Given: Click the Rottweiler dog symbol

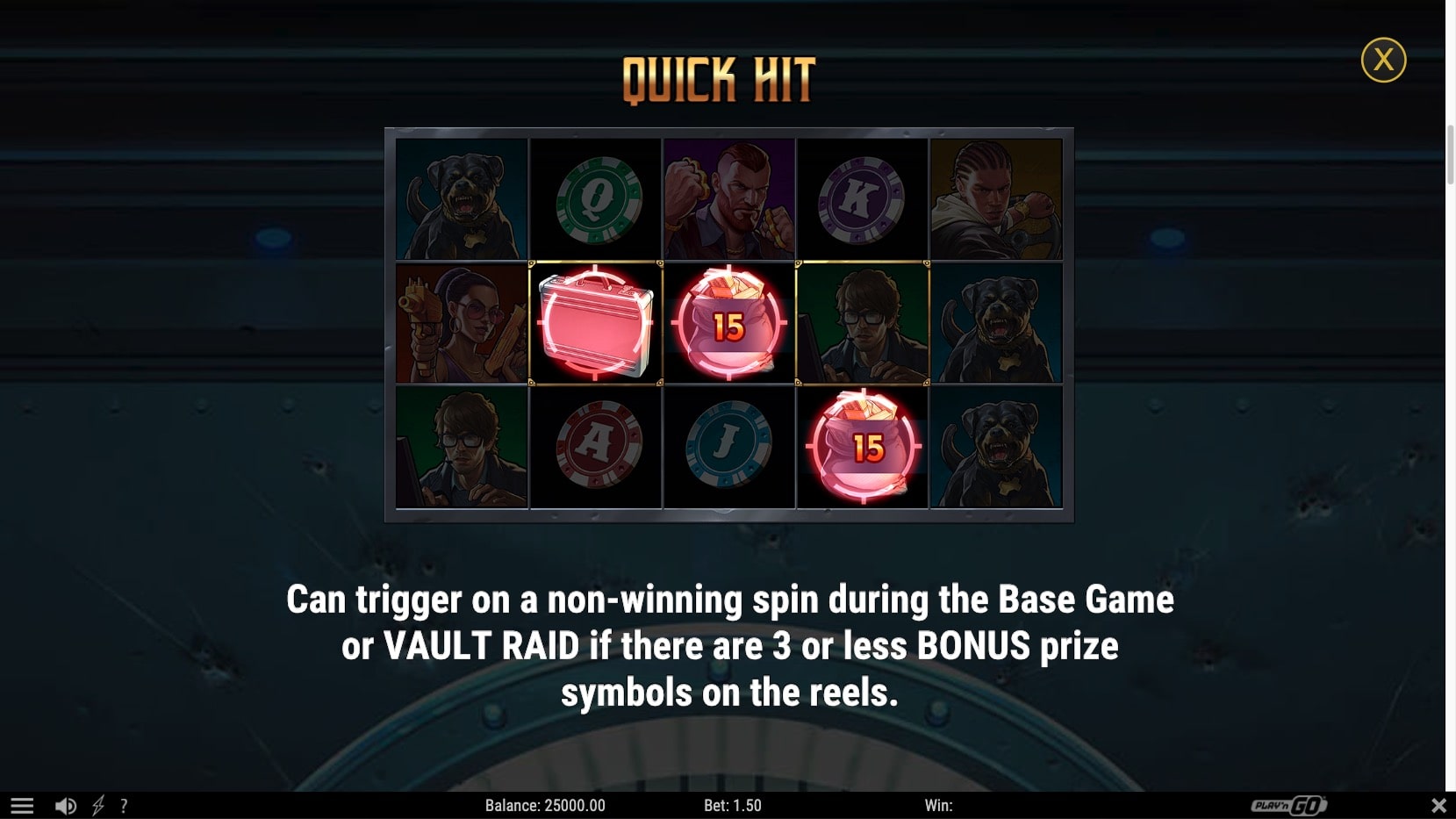Looking at the screenshot, I should pos(463,198).
